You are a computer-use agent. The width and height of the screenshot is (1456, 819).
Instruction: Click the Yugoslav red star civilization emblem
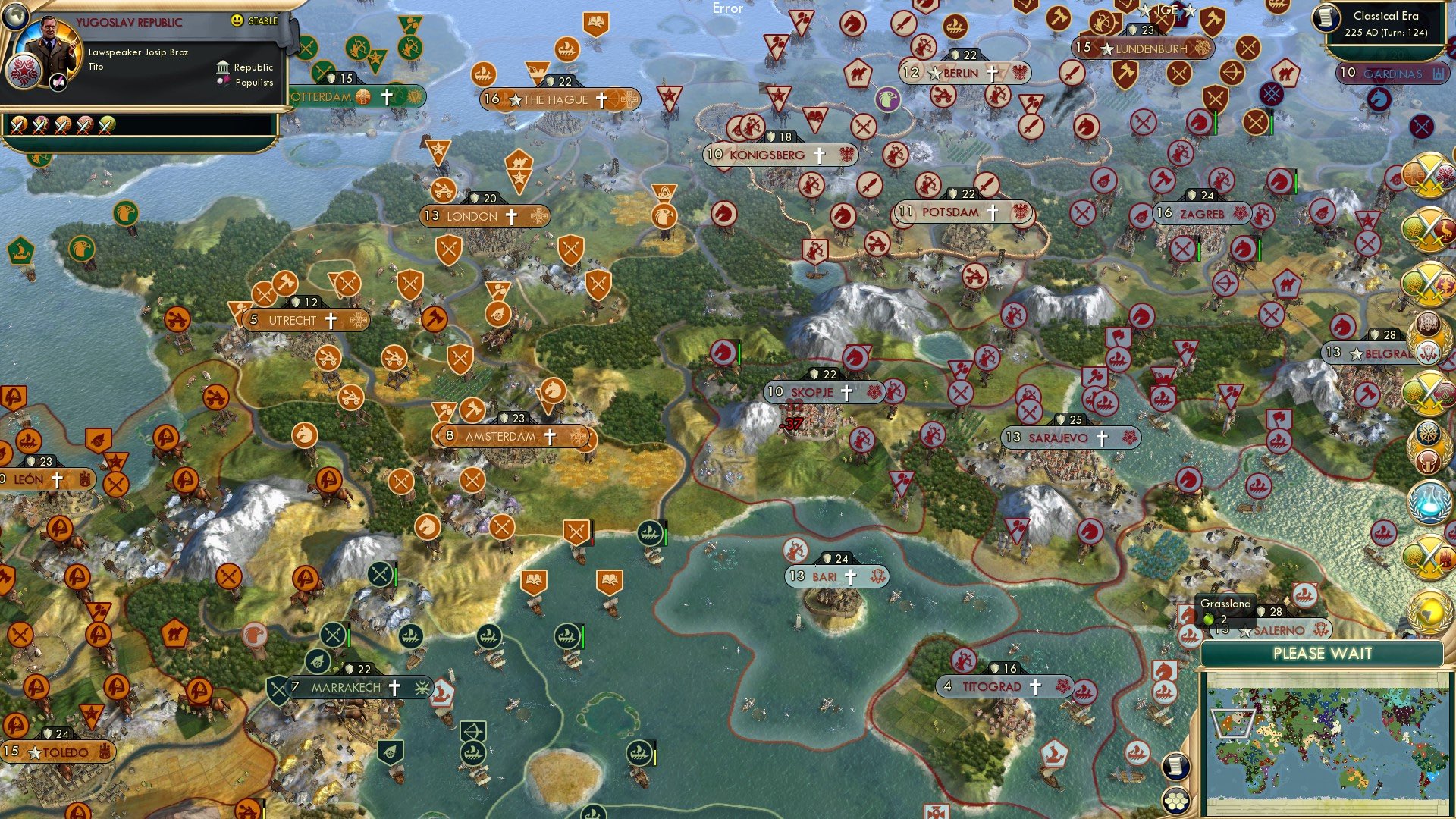click(25, 73)
